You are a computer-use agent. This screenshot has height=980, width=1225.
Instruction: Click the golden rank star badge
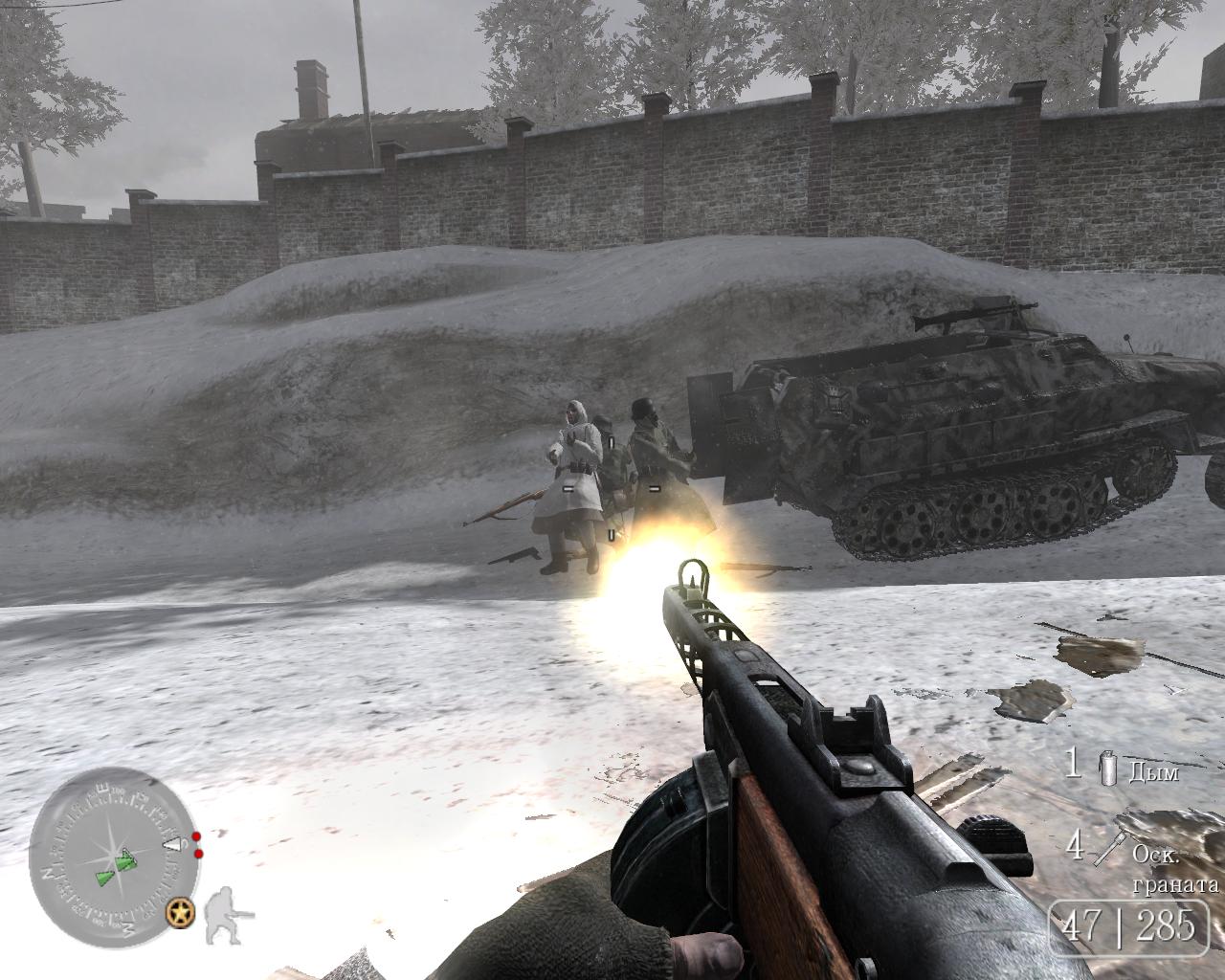(x=181, y=914)
